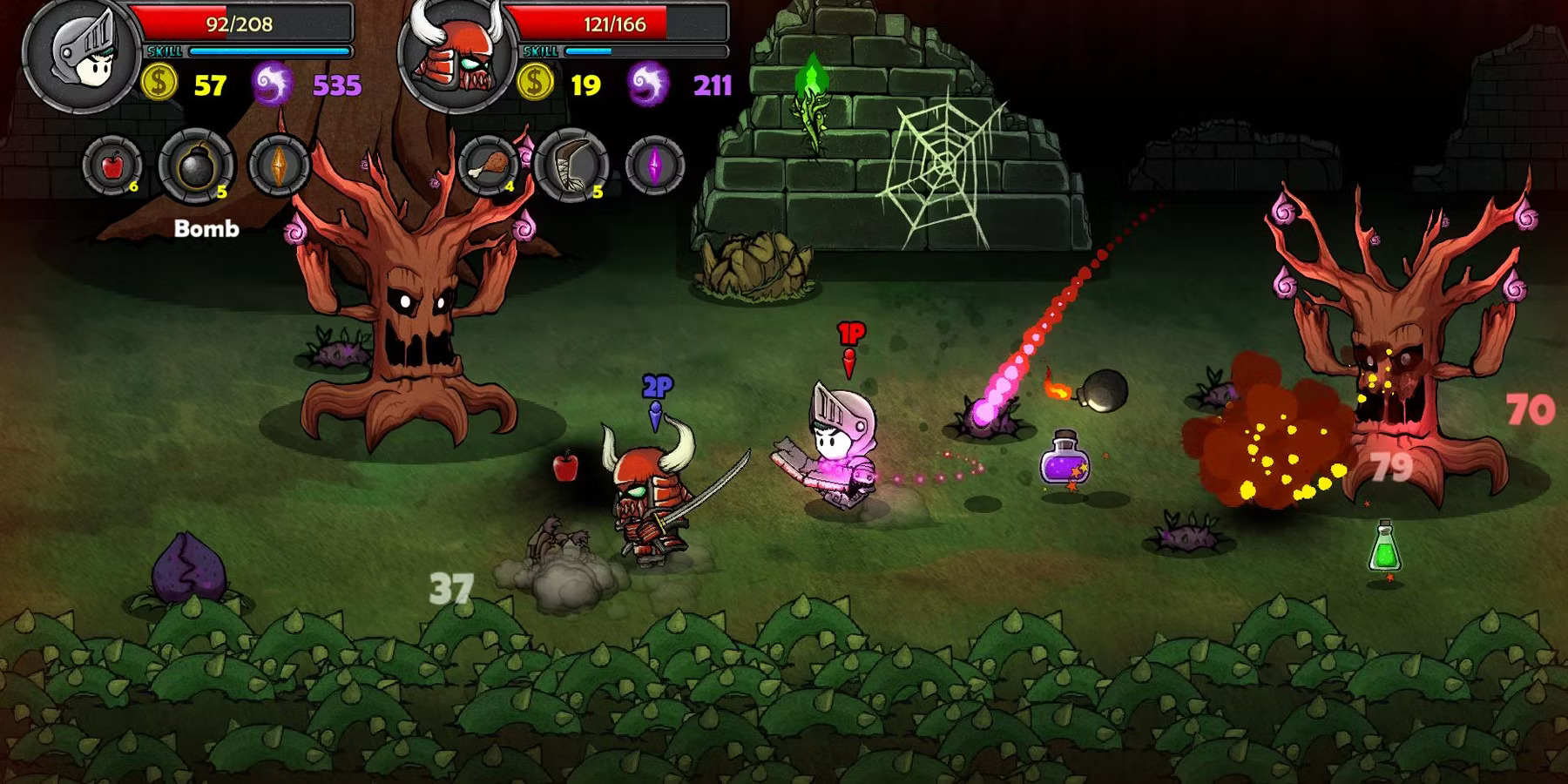
Task: Click the red horned samurai portrait
Action: pos(455,57)
